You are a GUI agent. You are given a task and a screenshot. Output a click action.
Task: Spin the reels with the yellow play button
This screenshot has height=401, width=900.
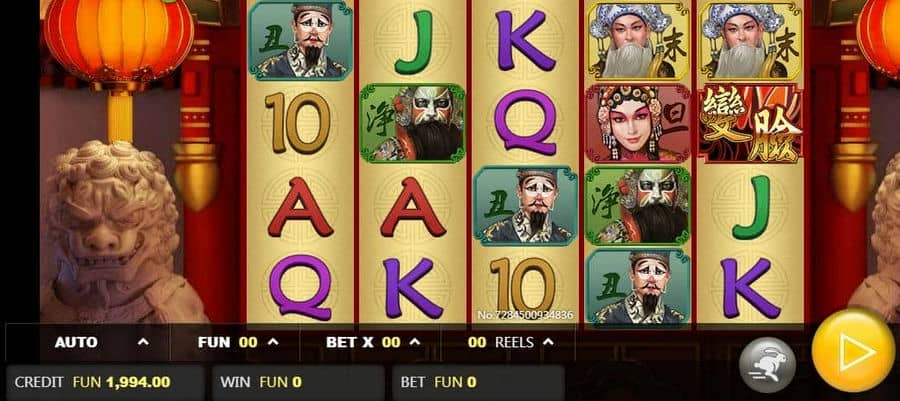tap(852, 349)
